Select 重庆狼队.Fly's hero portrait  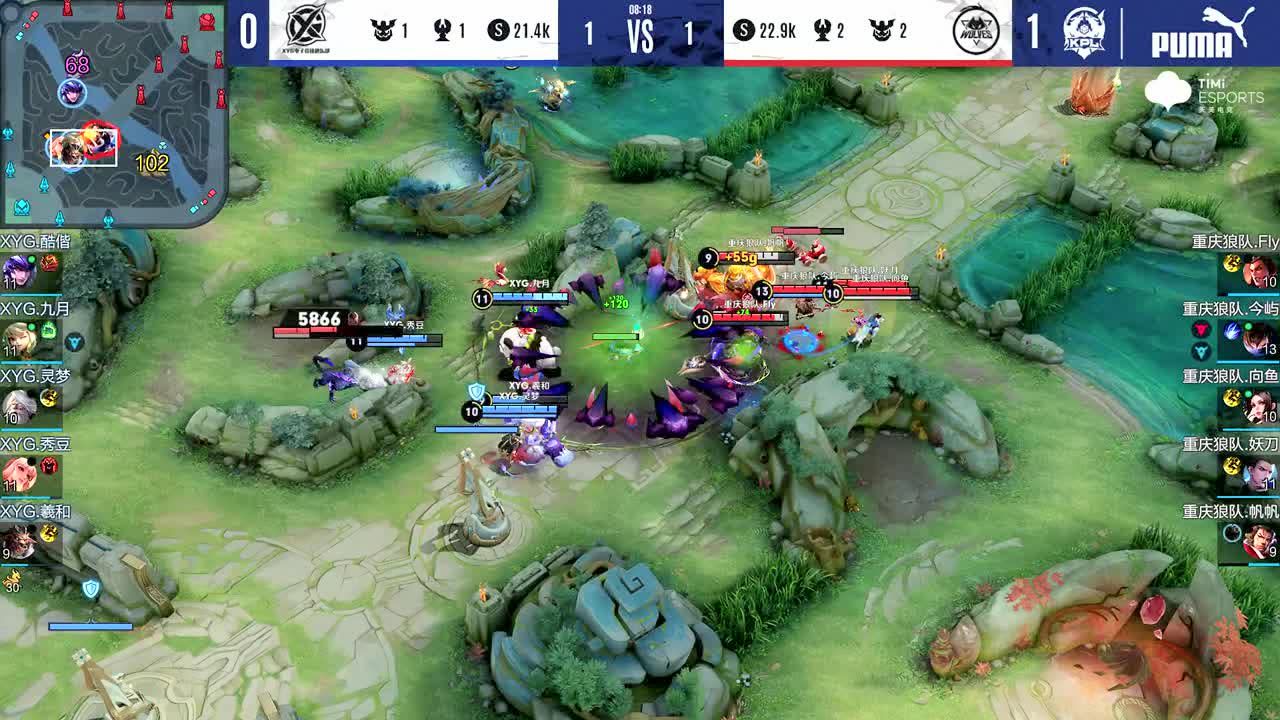(x=1261, y=270)
